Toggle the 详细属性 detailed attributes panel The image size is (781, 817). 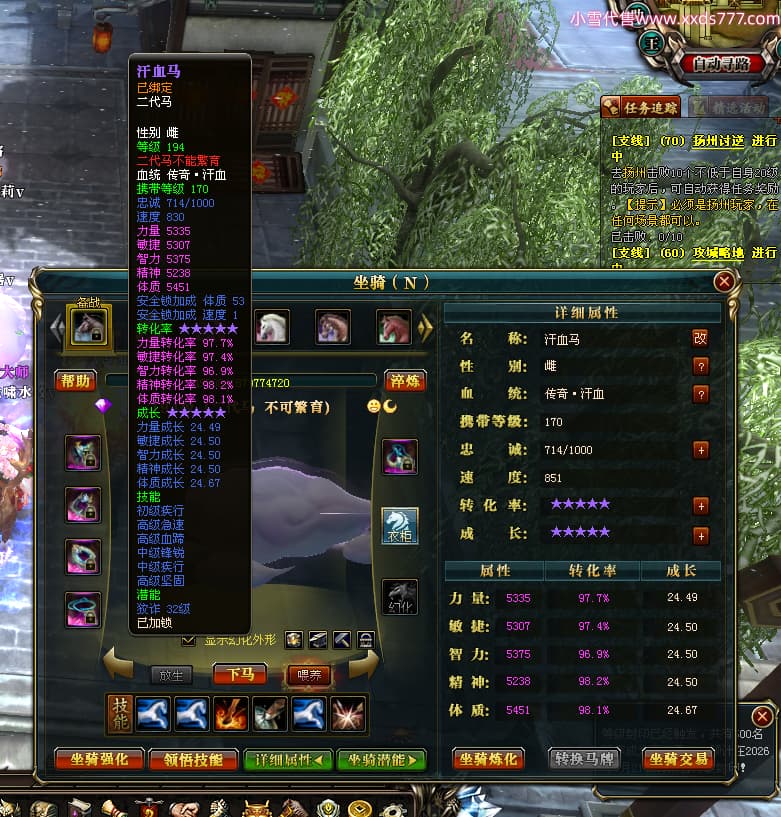[288, 759]
